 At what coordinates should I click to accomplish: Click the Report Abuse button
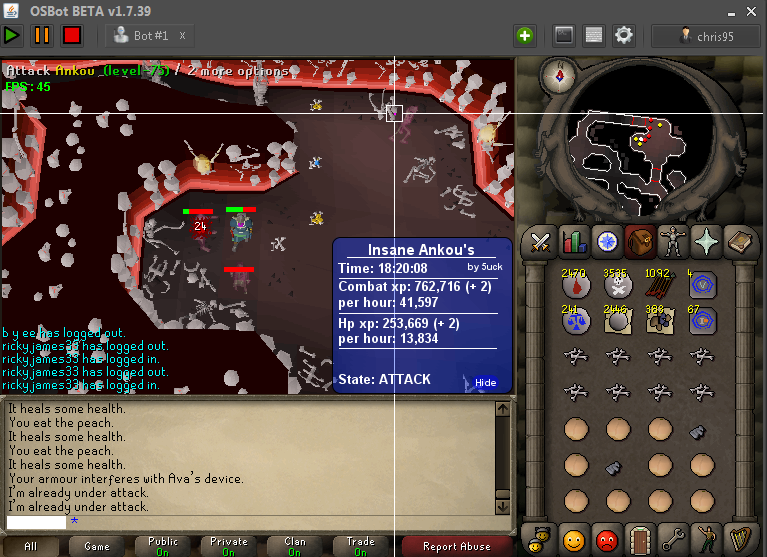[x=457, y=547]
